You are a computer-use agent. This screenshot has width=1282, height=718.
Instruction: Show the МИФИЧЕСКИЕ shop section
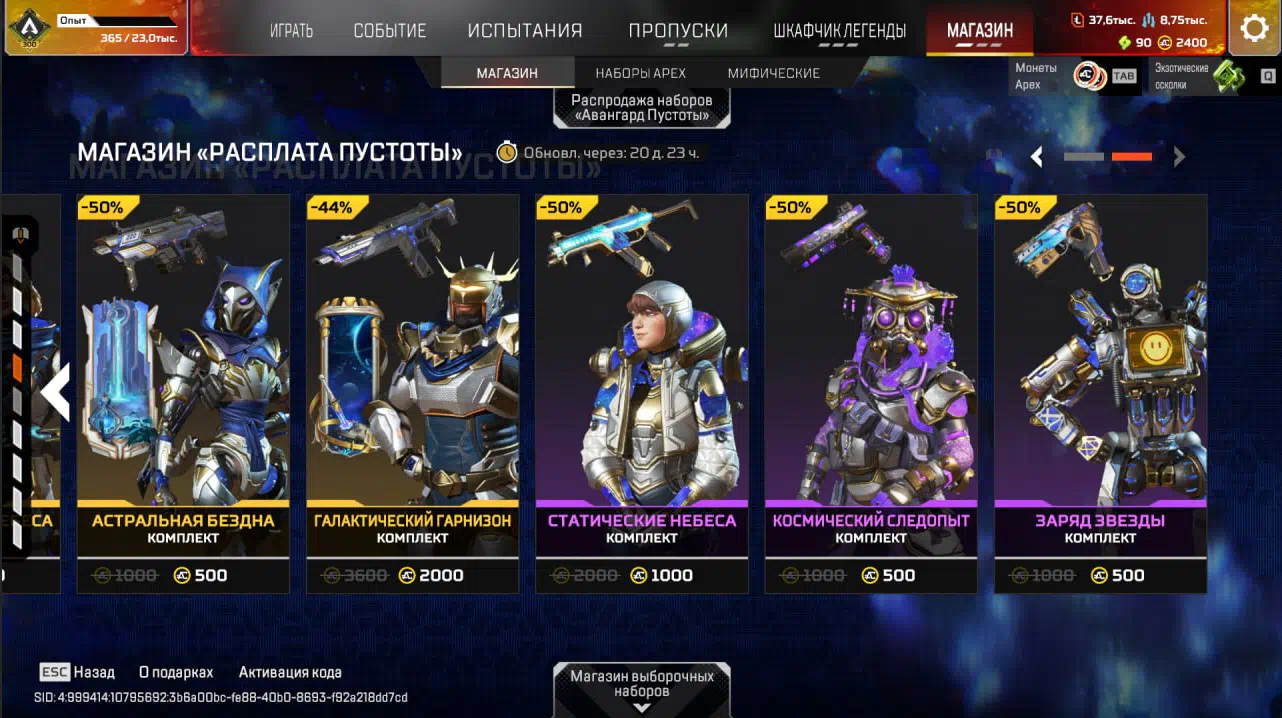[774, 73]
